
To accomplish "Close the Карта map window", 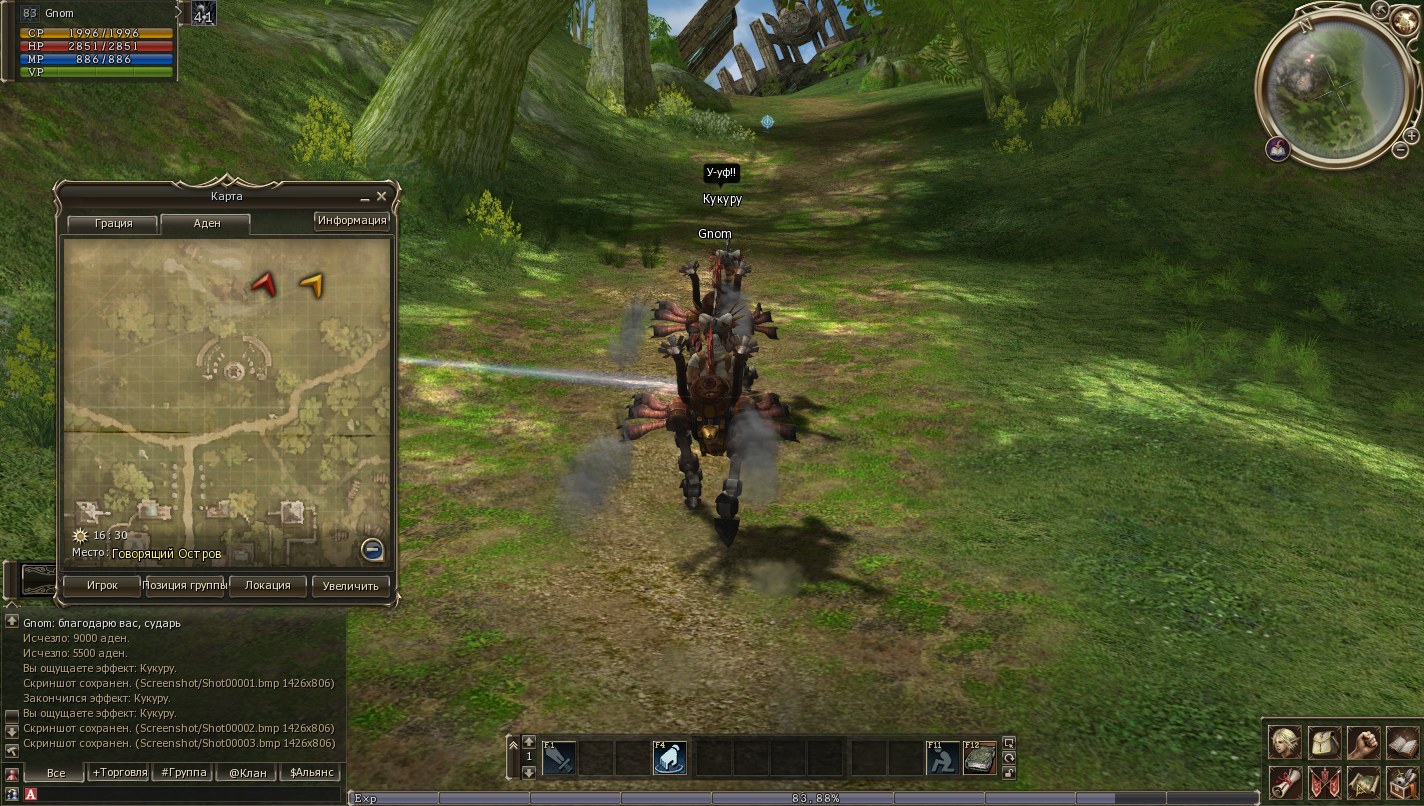I will click(381, 197).
